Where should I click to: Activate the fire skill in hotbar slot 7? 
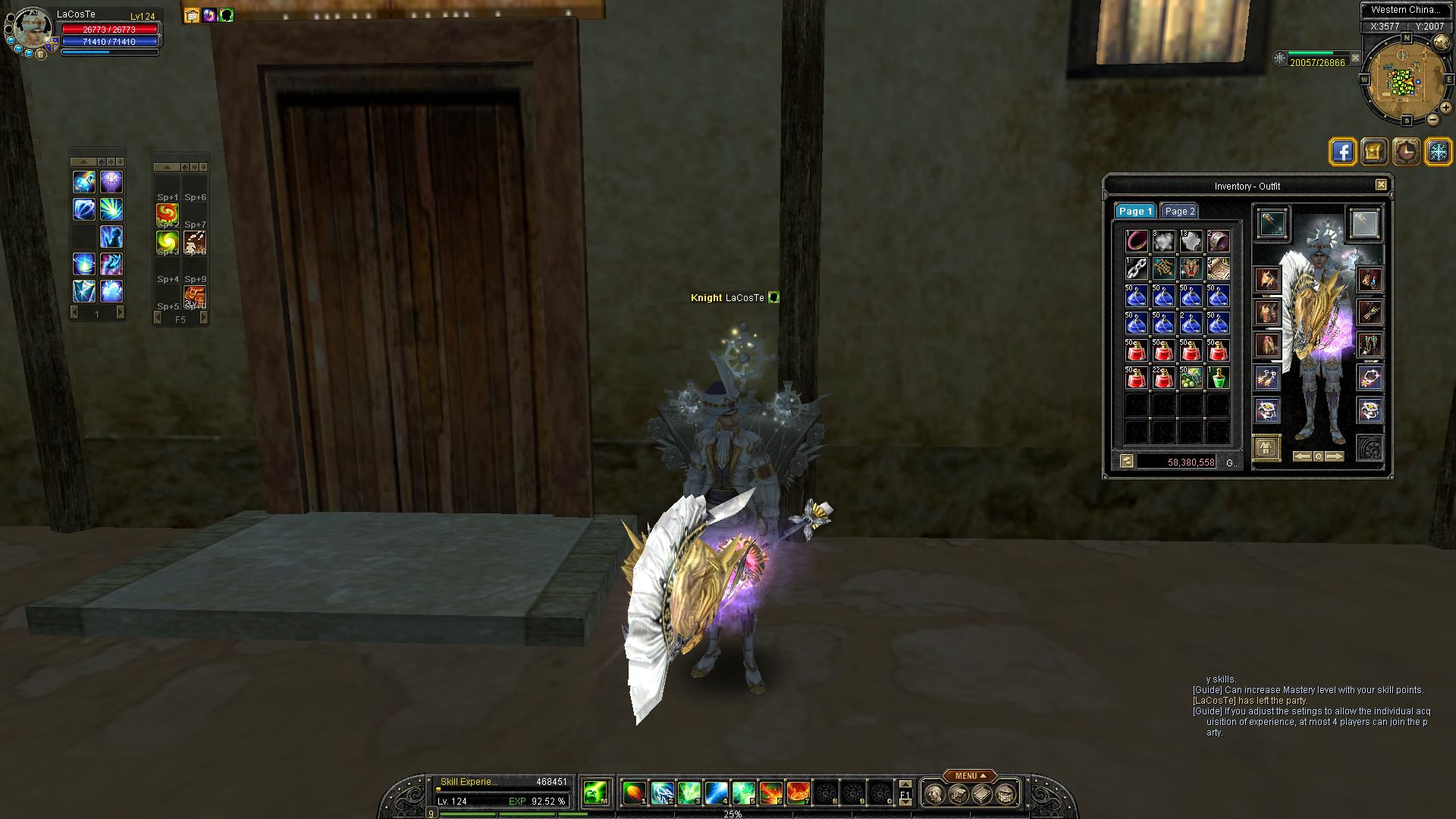pos(798,793)
